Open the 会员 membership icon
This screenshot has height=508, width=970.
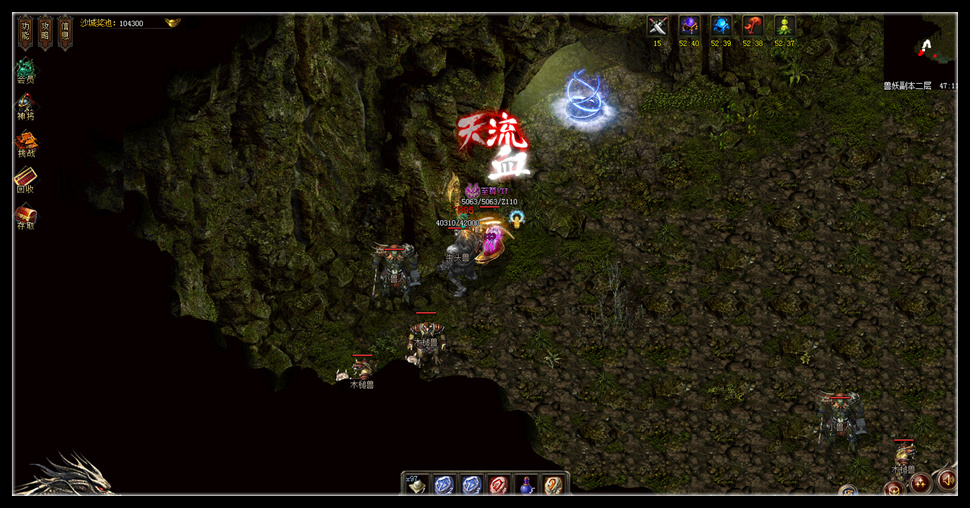click(25, 73)
